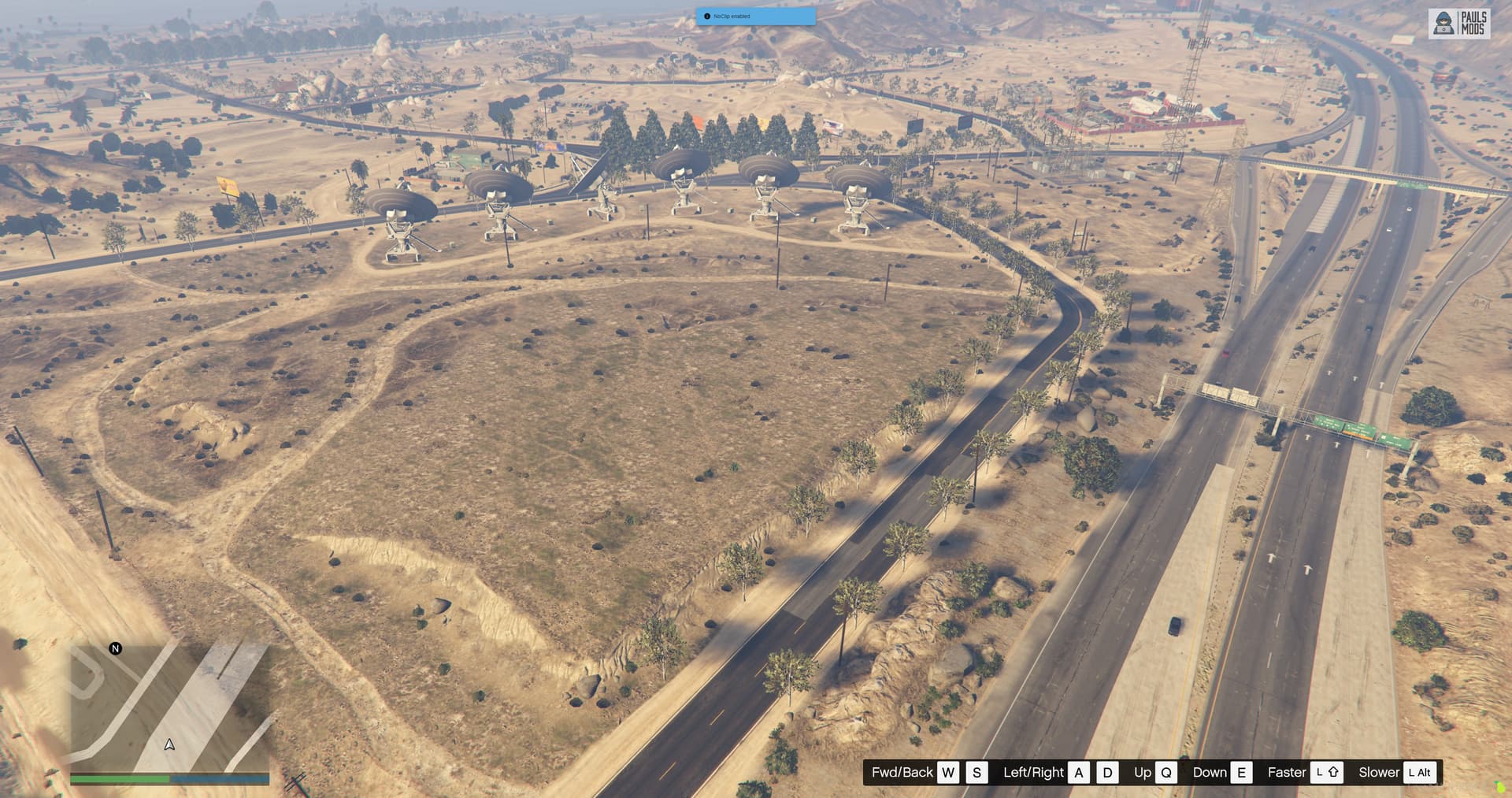Toggle the Slower speed control

pos(1380,773)
